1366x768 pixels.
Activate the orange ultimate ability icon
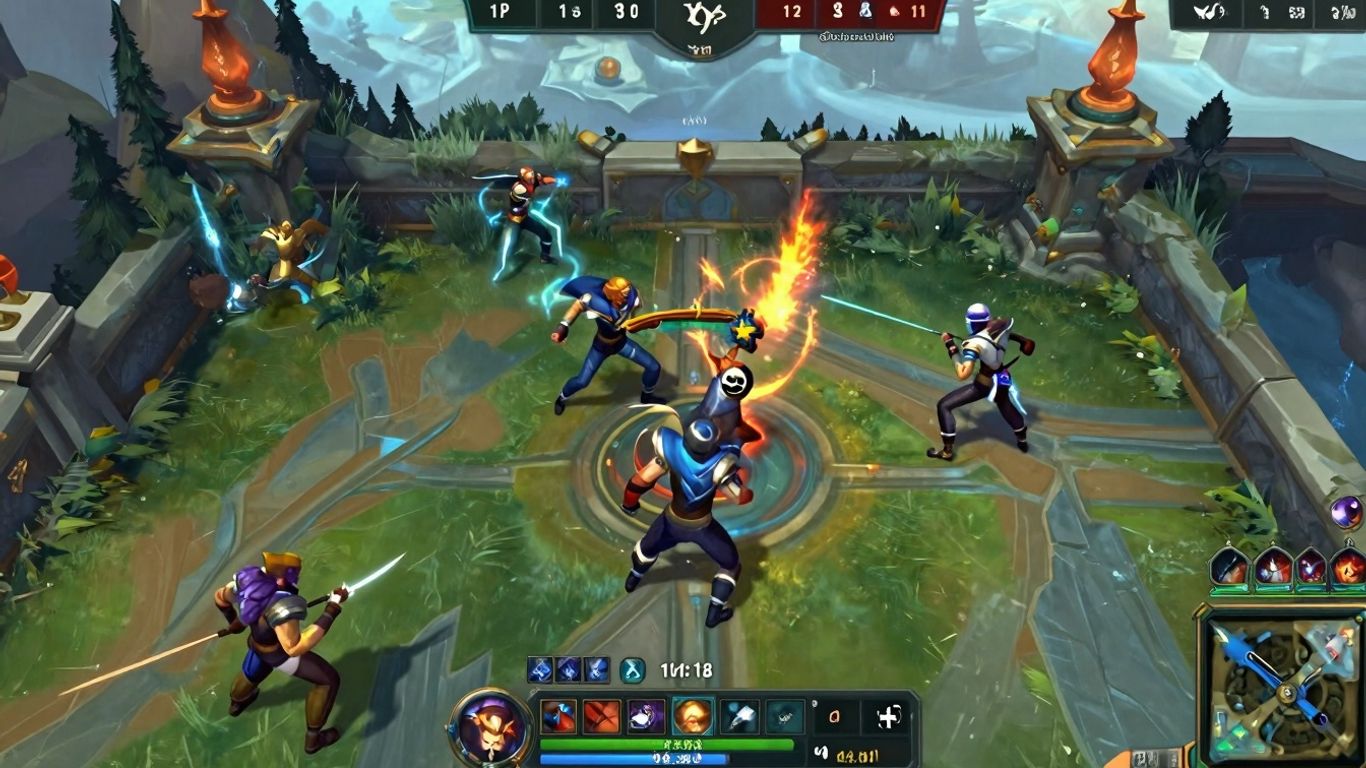click(690, 714)
